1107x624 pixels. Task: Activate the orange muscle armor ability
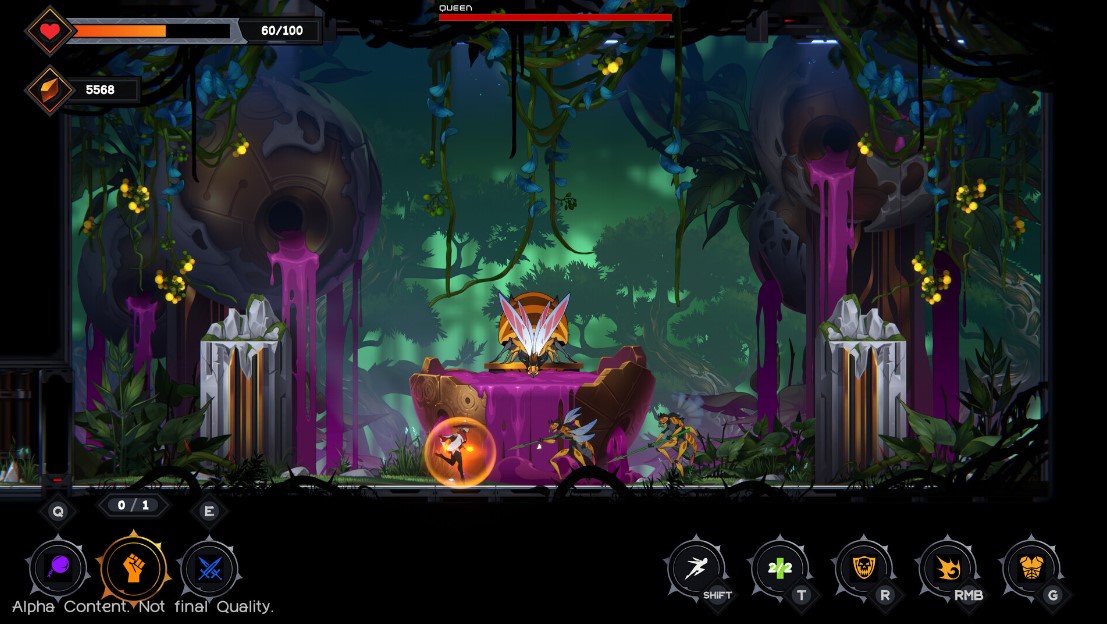1030,570
